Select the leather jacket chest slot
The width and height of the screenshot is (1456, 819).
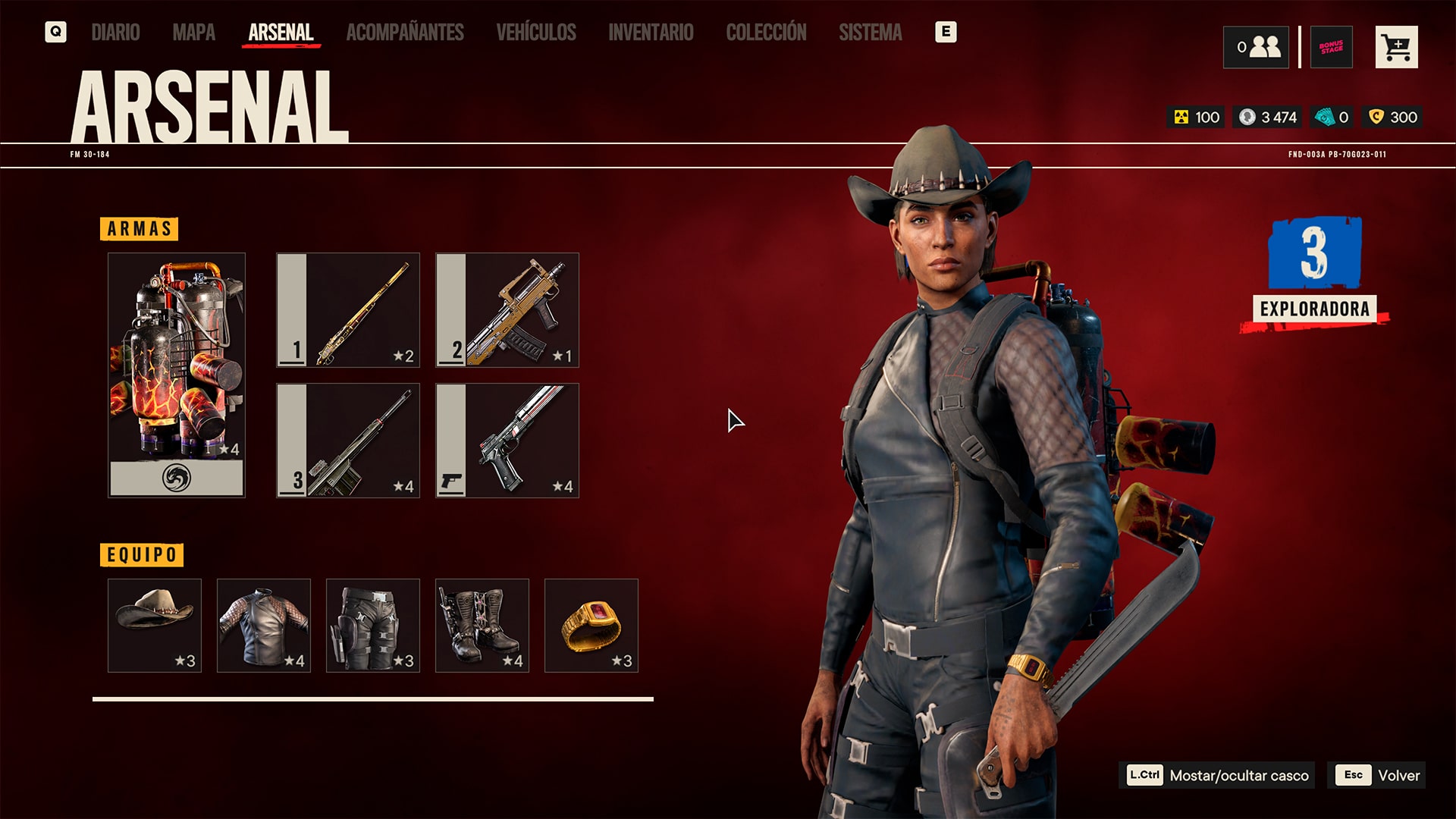pos(264,626)
